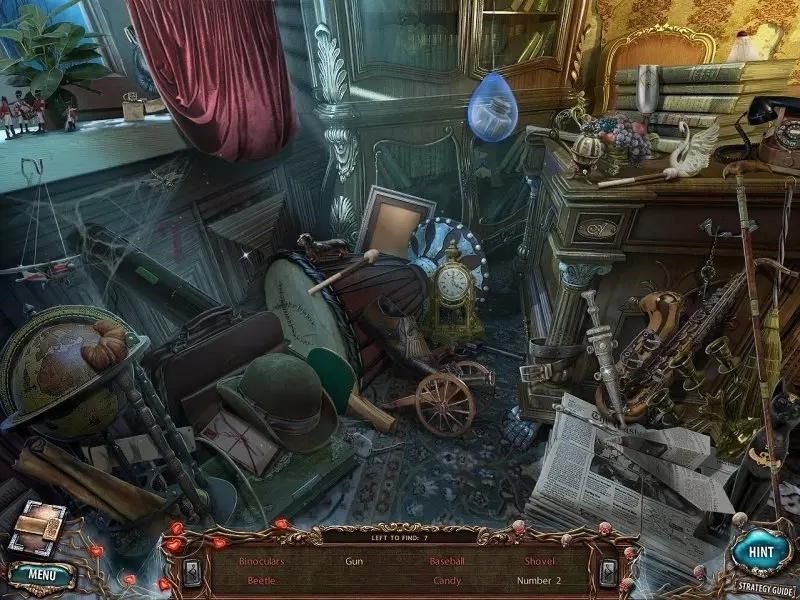Select the Shovel list entry
The height and width of the screenshot is (600, 800).
(540, 562)
